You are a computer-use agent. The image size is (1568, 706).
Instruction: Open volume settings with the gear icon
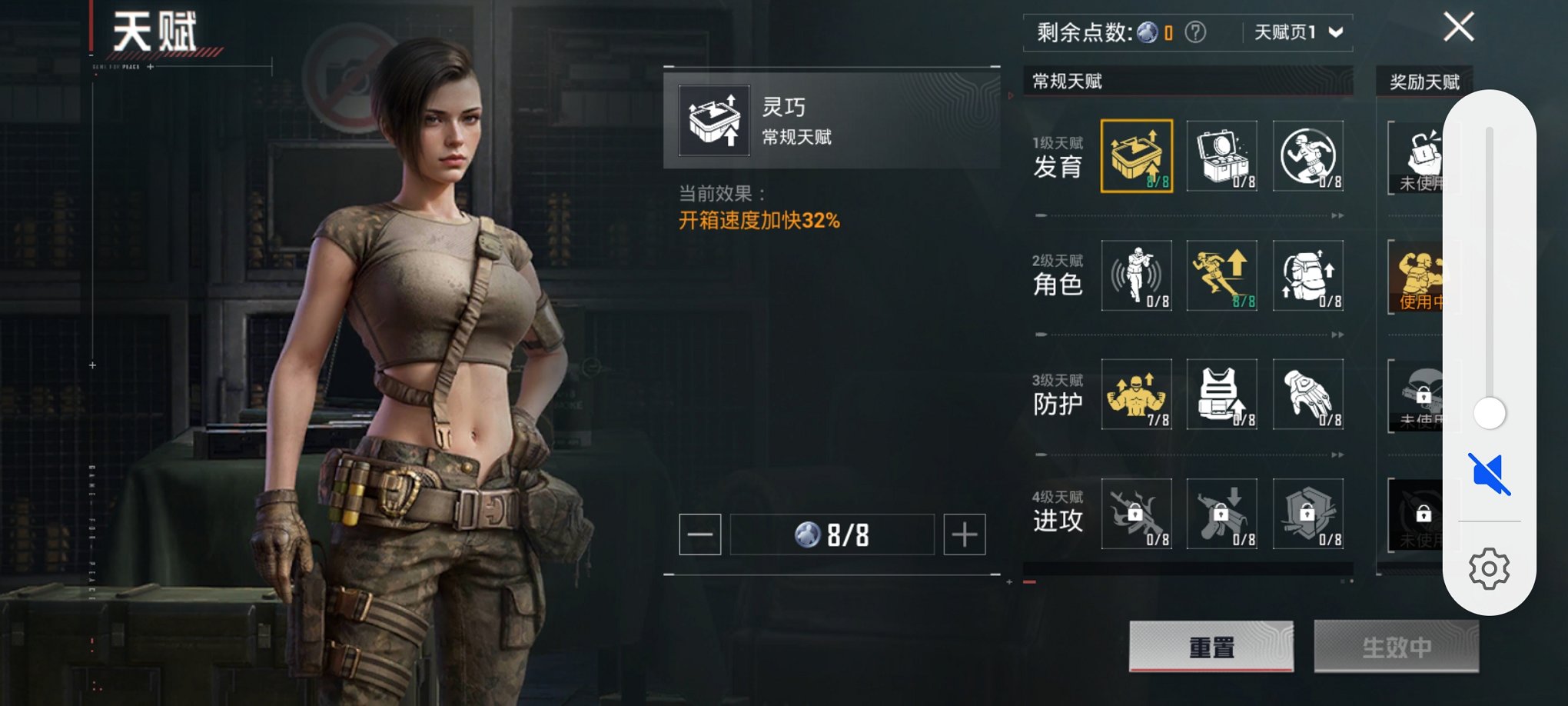click(1489, 569)
